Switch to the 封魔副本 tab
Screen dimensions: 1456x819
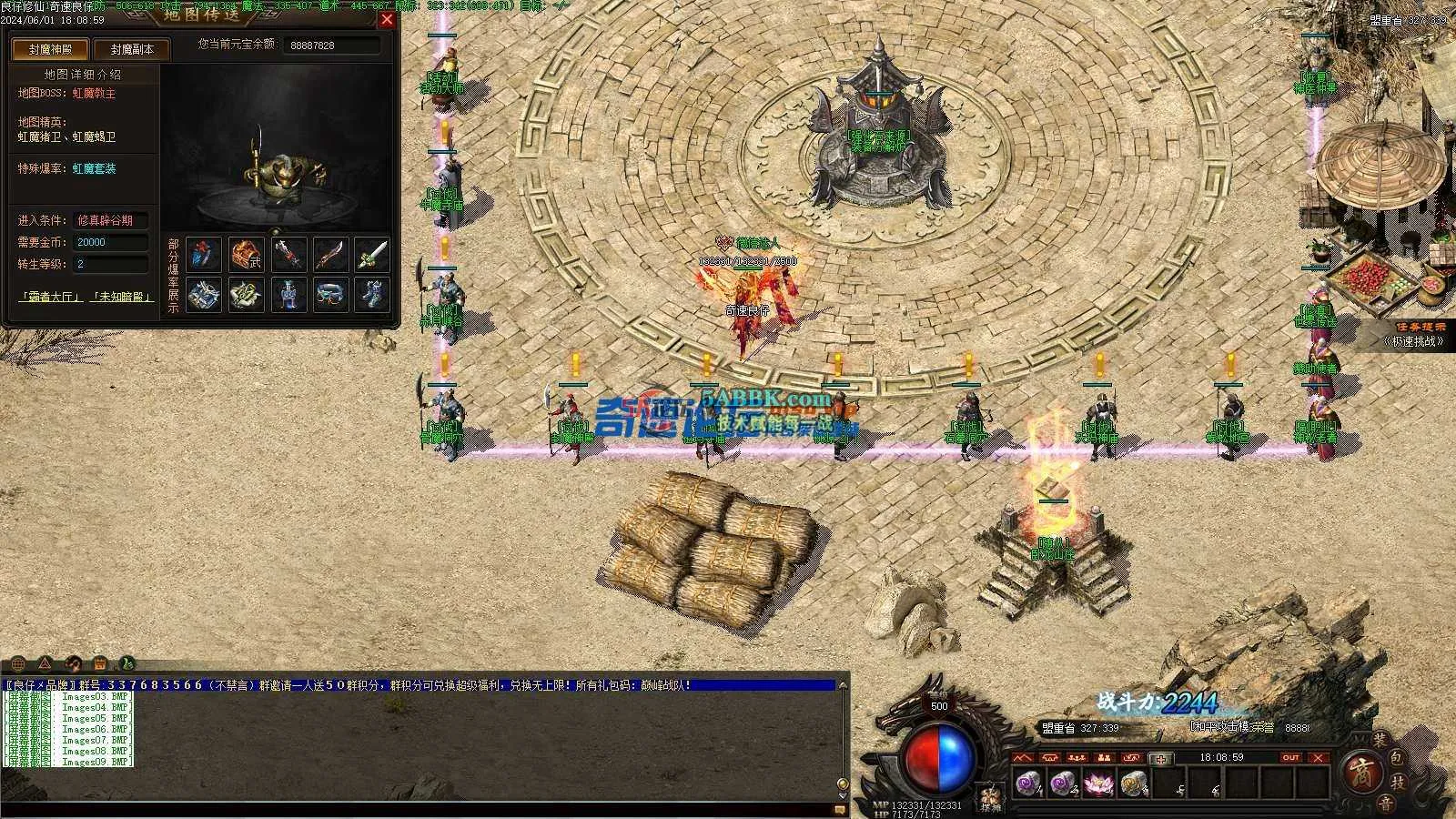point(132,50)
